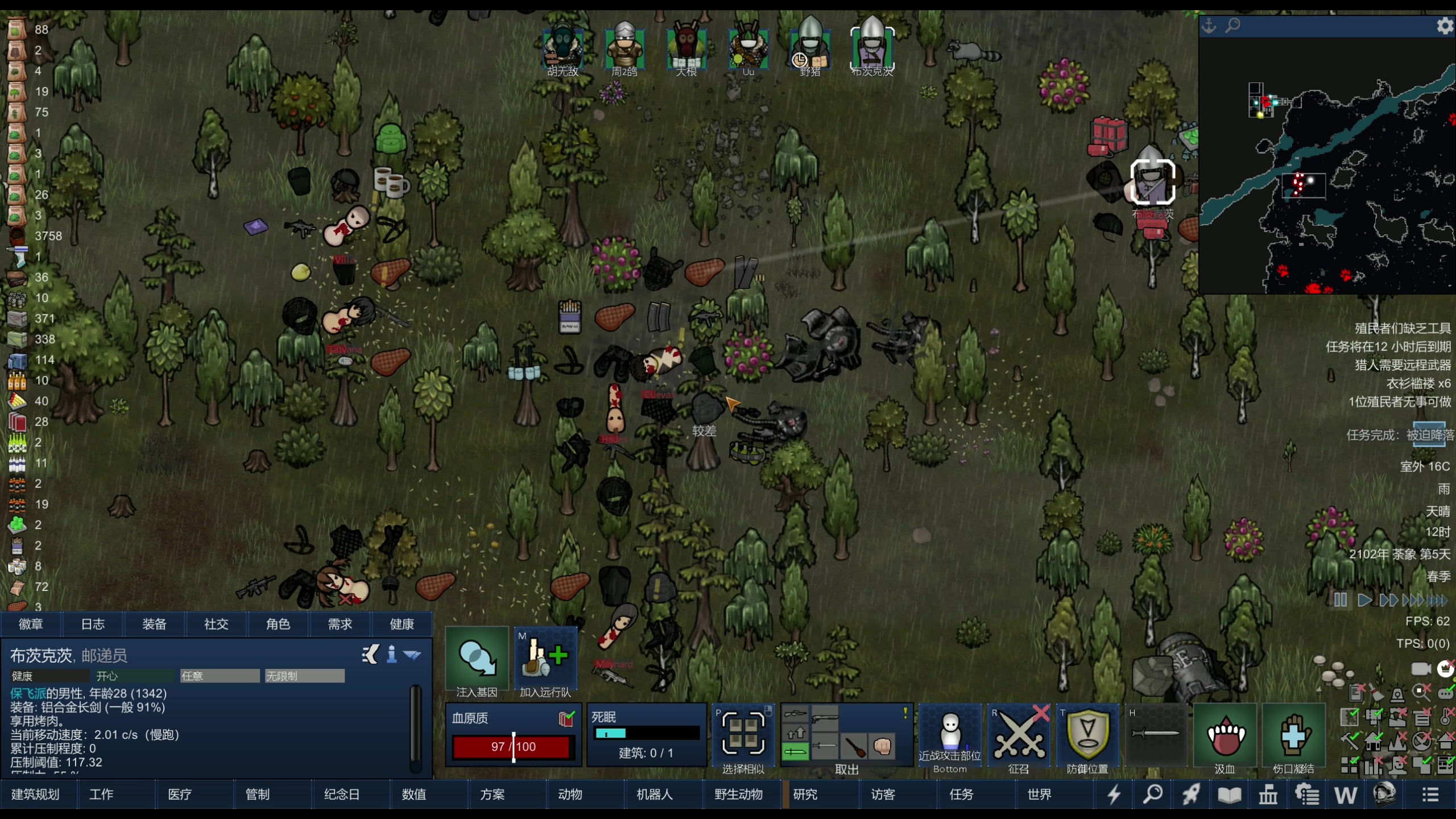Screen dimensions: 1456x819
Task: Activate the 伤口凝结 coagulate ability
Action: [1293, 737]
